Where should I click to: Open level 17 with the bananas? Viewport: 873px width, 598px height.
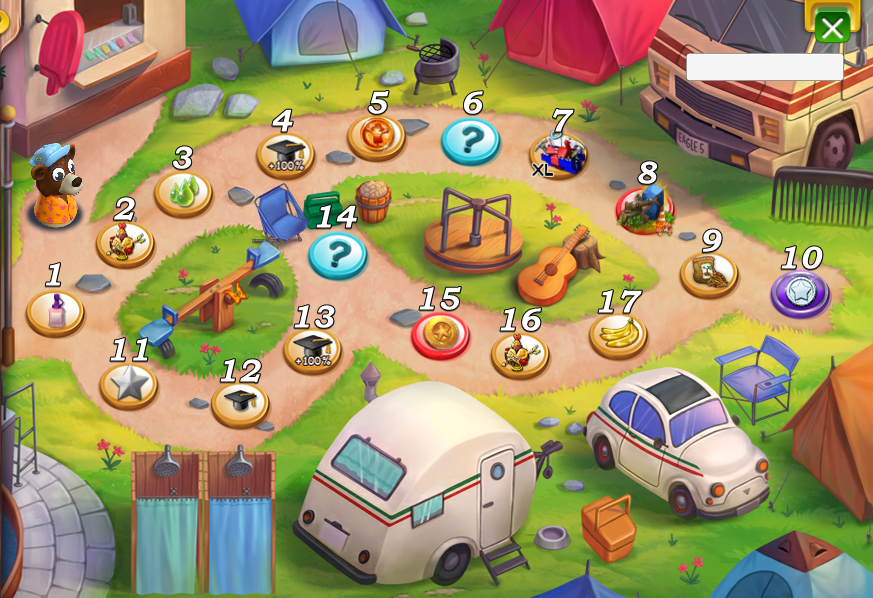(x=617, y=334)
